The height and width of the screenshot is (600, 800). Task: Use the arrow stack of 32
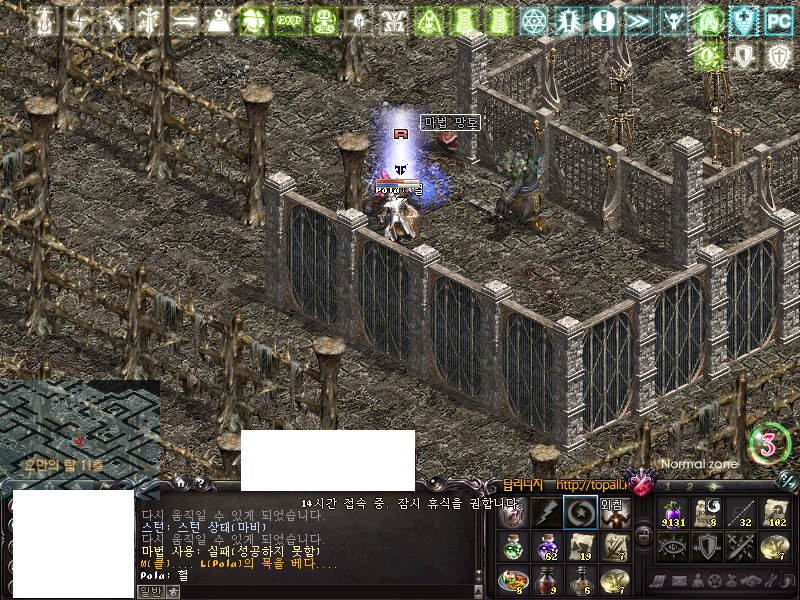[x=739, y=513]
